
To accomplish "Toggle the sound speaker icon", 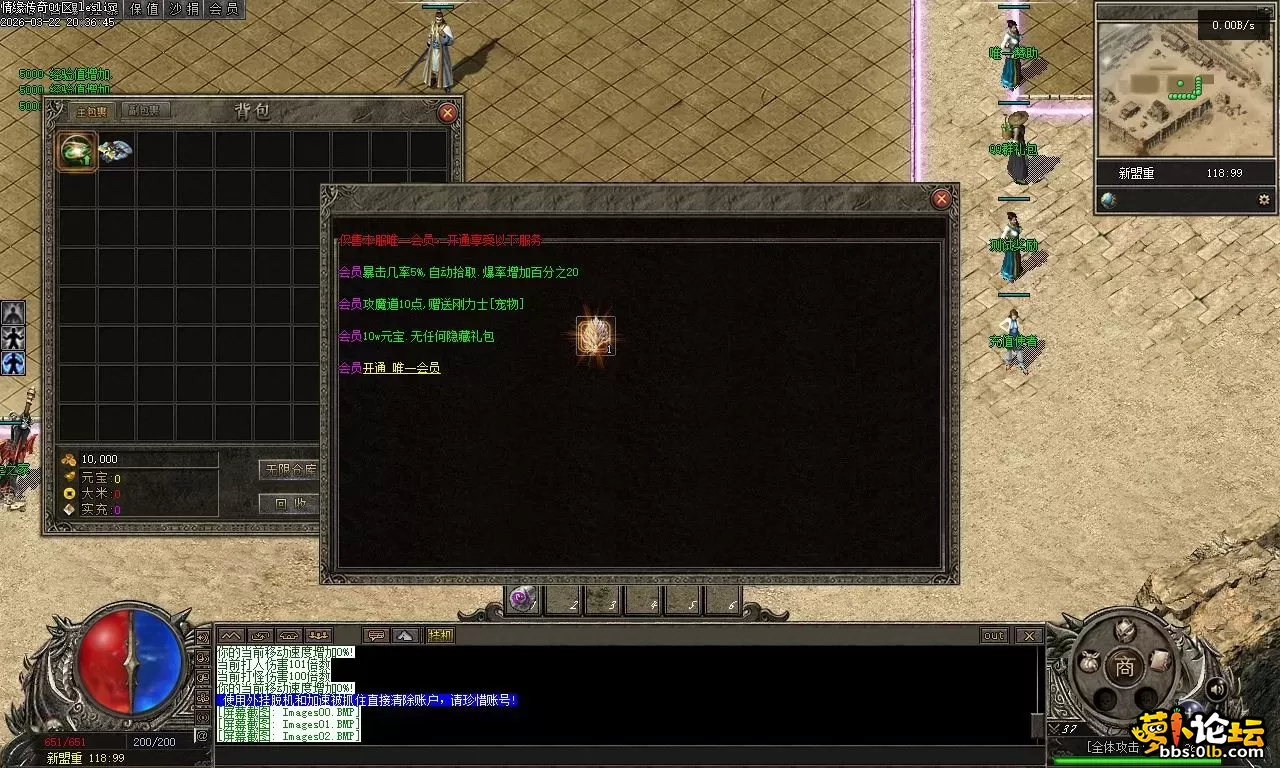I will pos(1216,688).
